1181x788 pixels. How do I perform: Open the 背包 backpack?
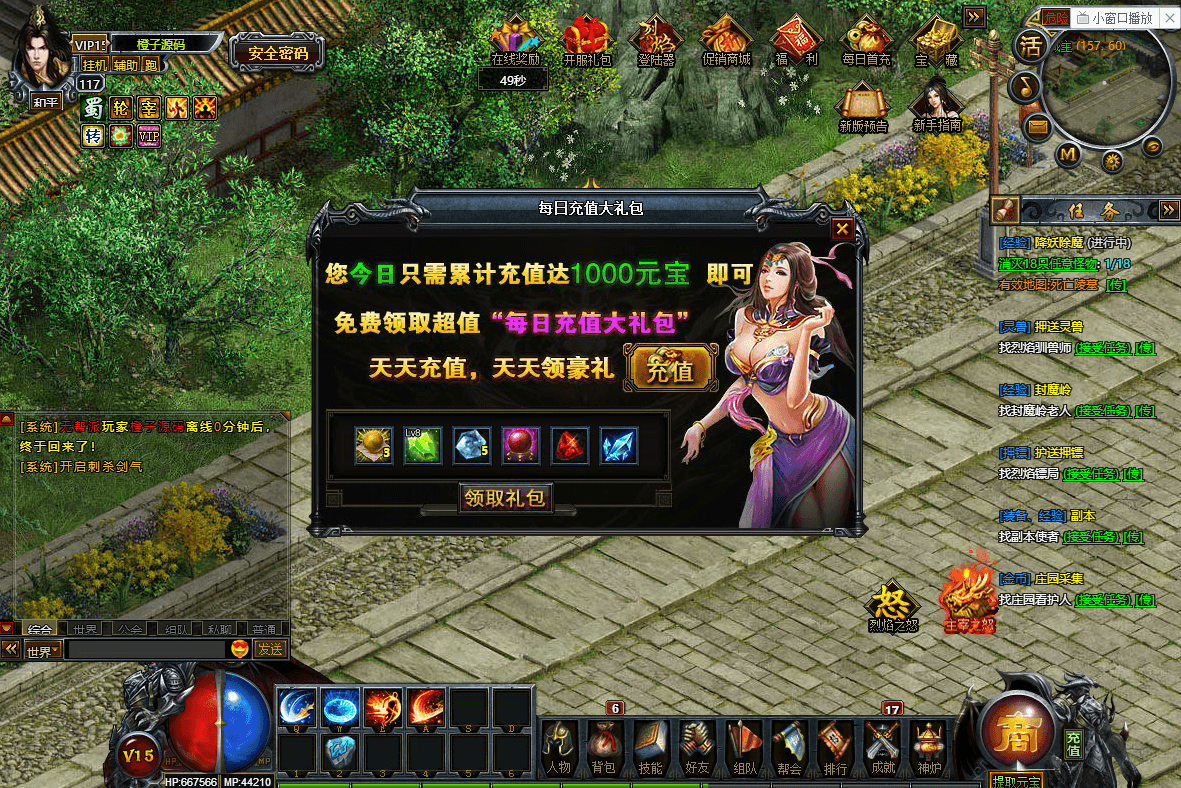click(x=604, y=748)
